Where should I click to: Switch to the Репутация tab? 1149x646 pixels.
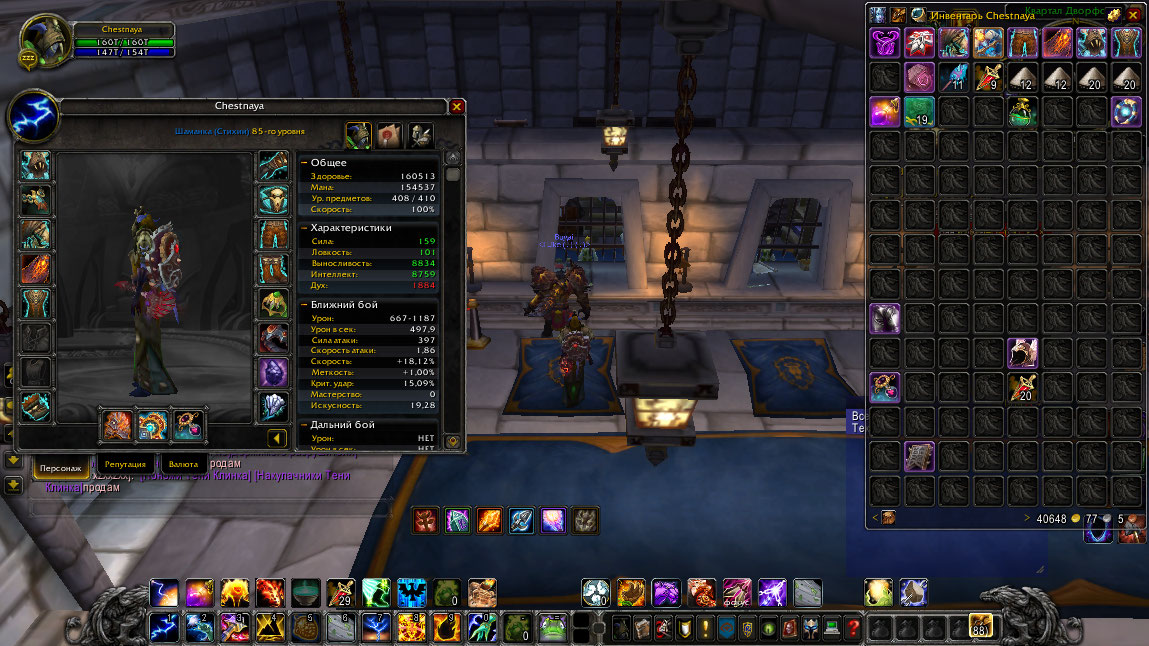point(126,465)
